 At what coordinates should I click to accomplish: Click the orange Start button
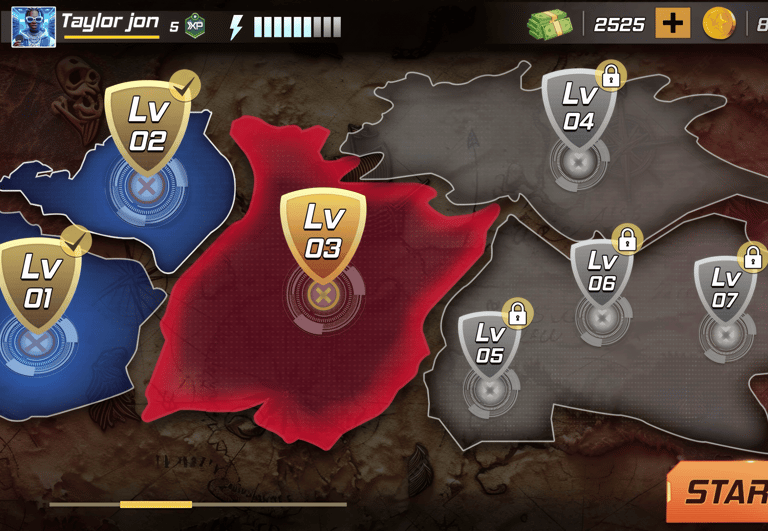[x=722, y=491]
